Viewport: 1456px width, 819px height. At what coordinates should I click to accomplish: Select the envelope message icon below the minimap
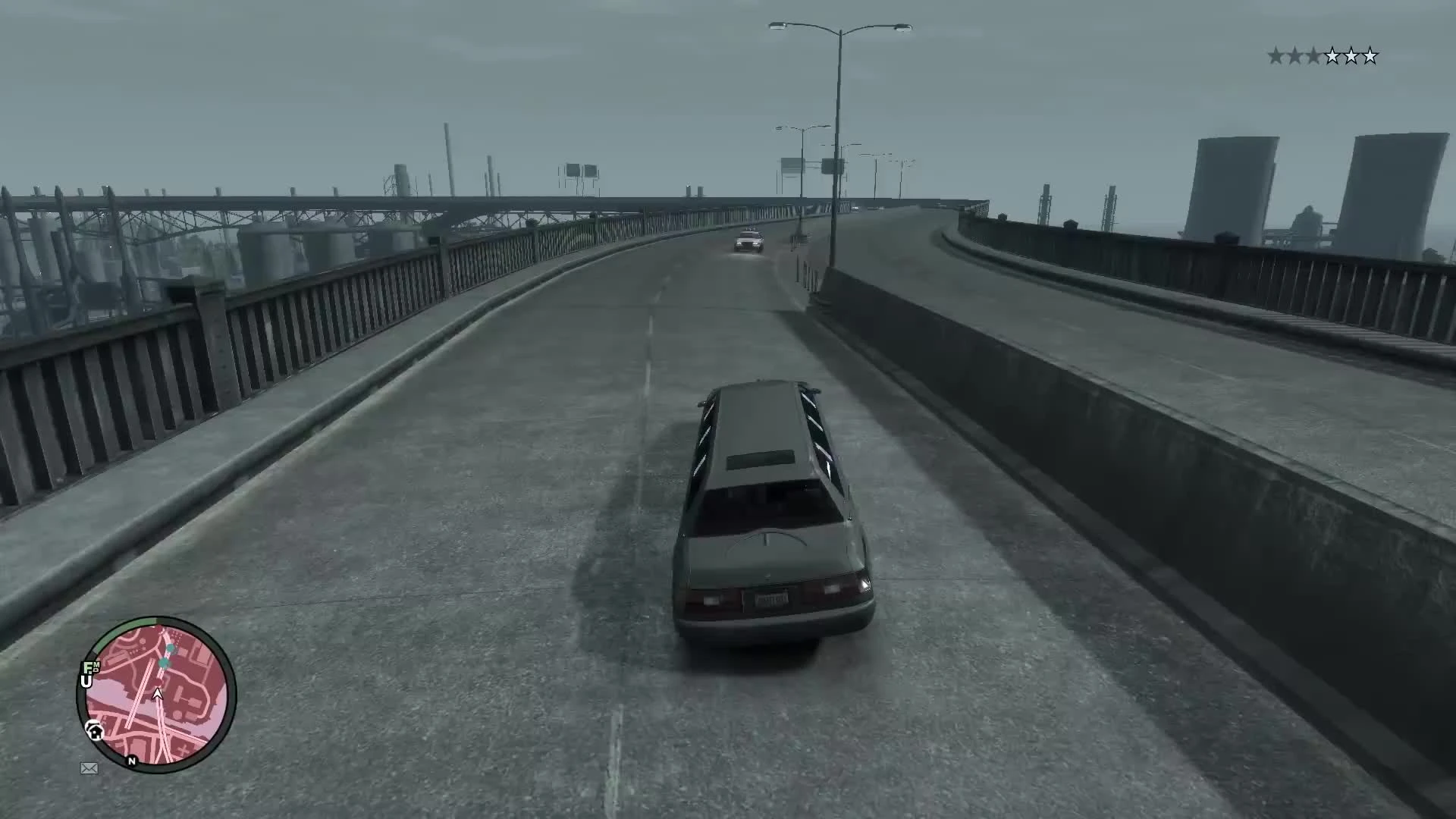tap(89, 767)
